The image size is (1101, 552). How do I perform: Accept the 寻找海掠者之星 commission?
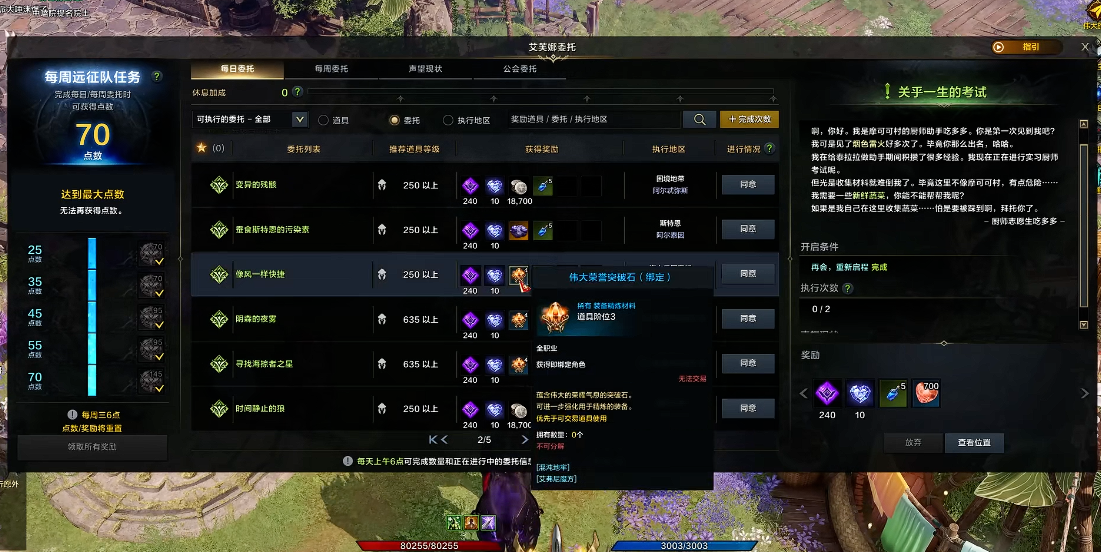pyautogui.click(x=748, y=364)
